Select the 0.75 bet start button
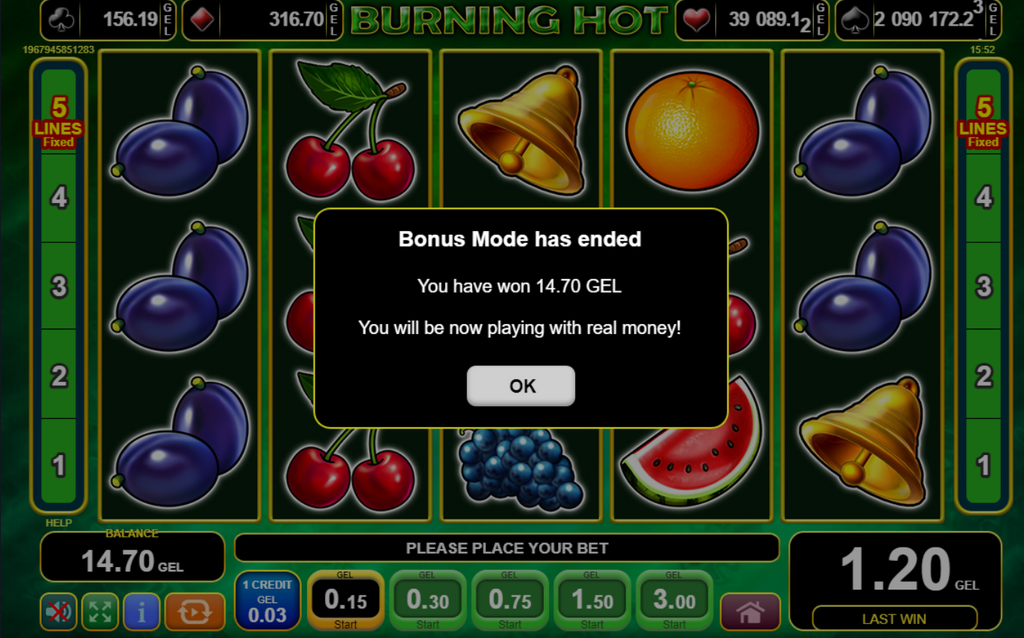This screenshot has width=1024, height=638. pos(510,600)
